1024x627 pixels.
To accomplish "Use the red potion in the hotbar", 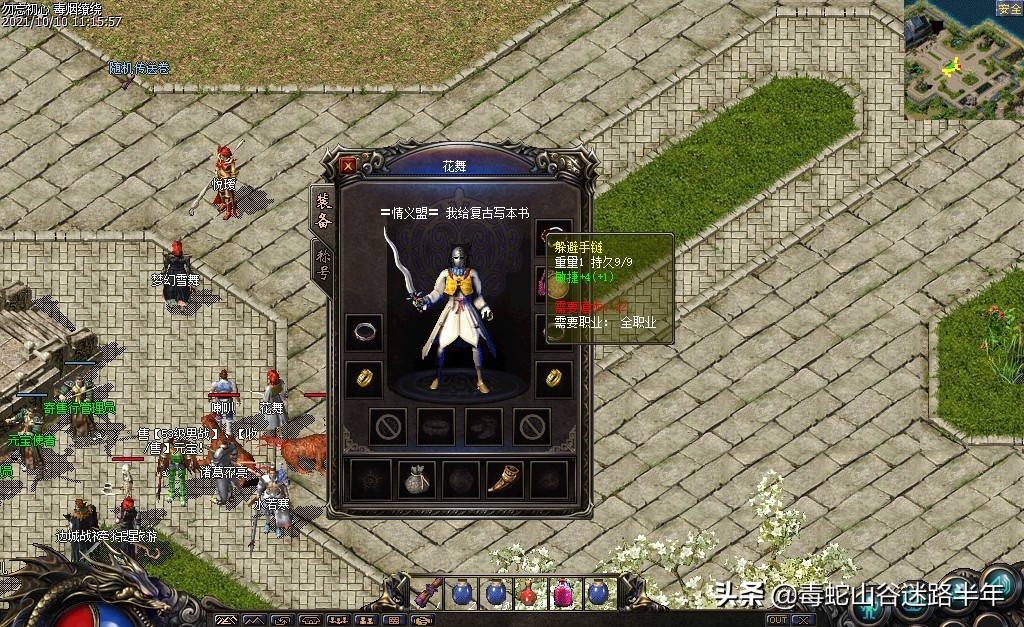I will 529,593.
